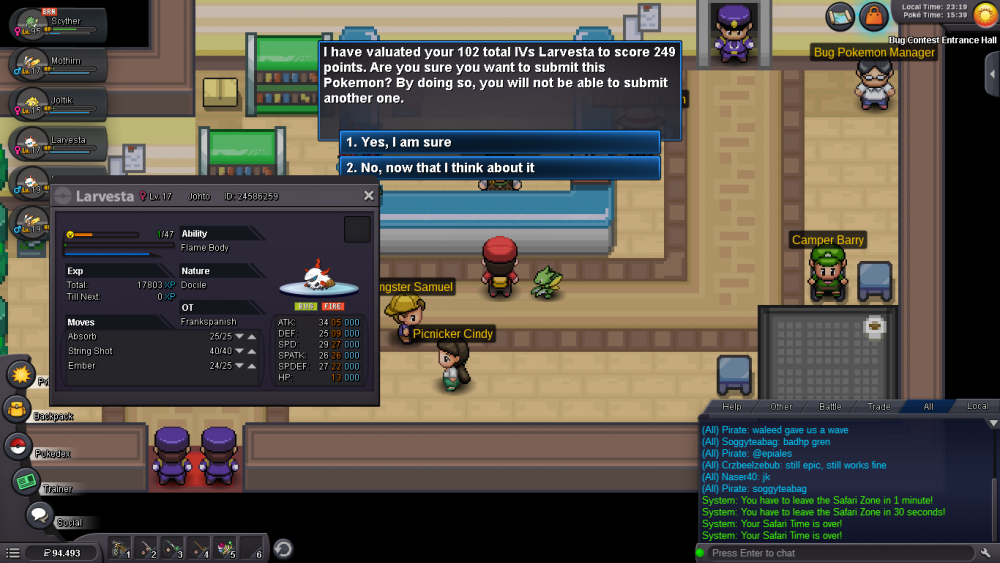Use the bicycle in hotbar slot 1
Image resolution: width=1000 pixels, height=563 pixels.
pos(119,548)
